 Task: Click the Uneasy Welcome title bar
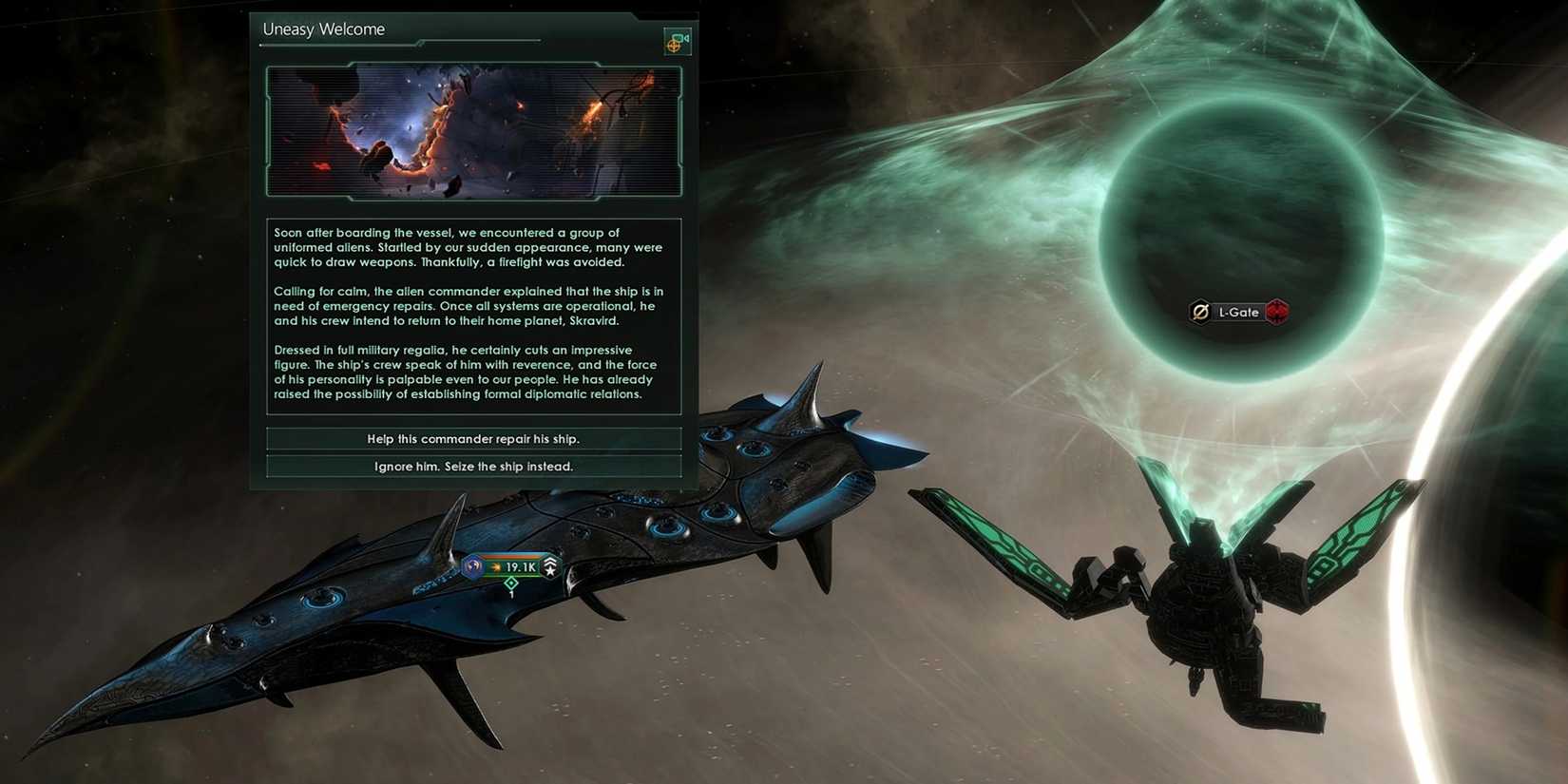323,29
